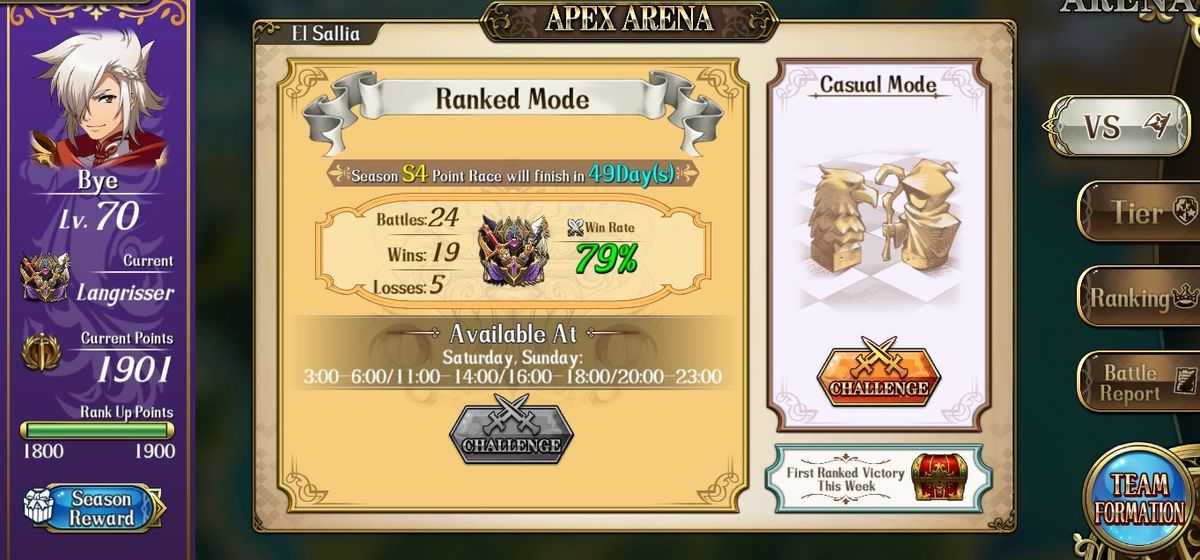Show the Ranking list
This screenshot has width=1200, height=560.
pyautogui.click(x=1138, y=297)
